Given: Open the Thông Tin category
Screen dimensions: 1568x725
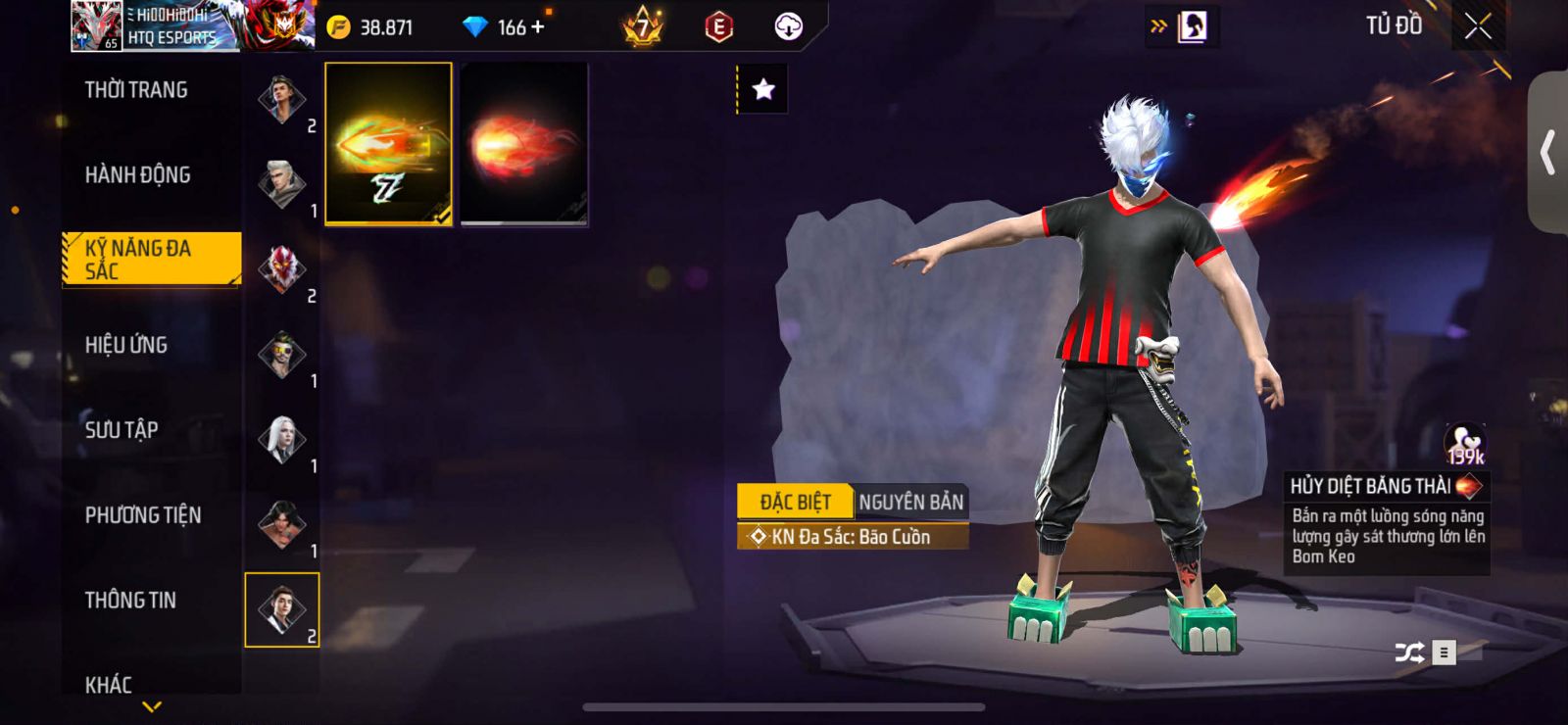Looking at the screenshot, I should 130,601.
